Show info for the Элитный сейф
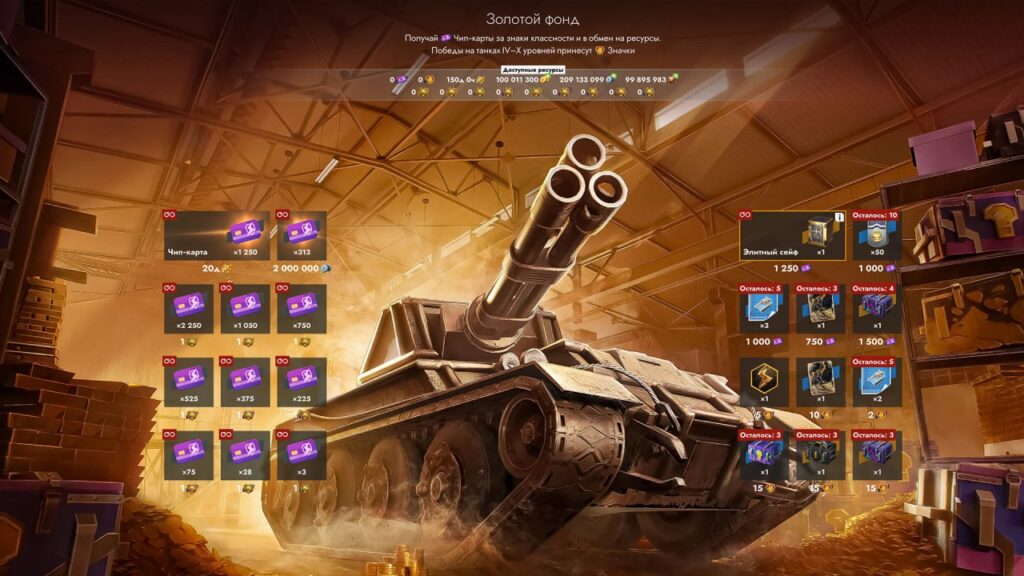Screen dimensions: 1024x576 tap(840, 216)
